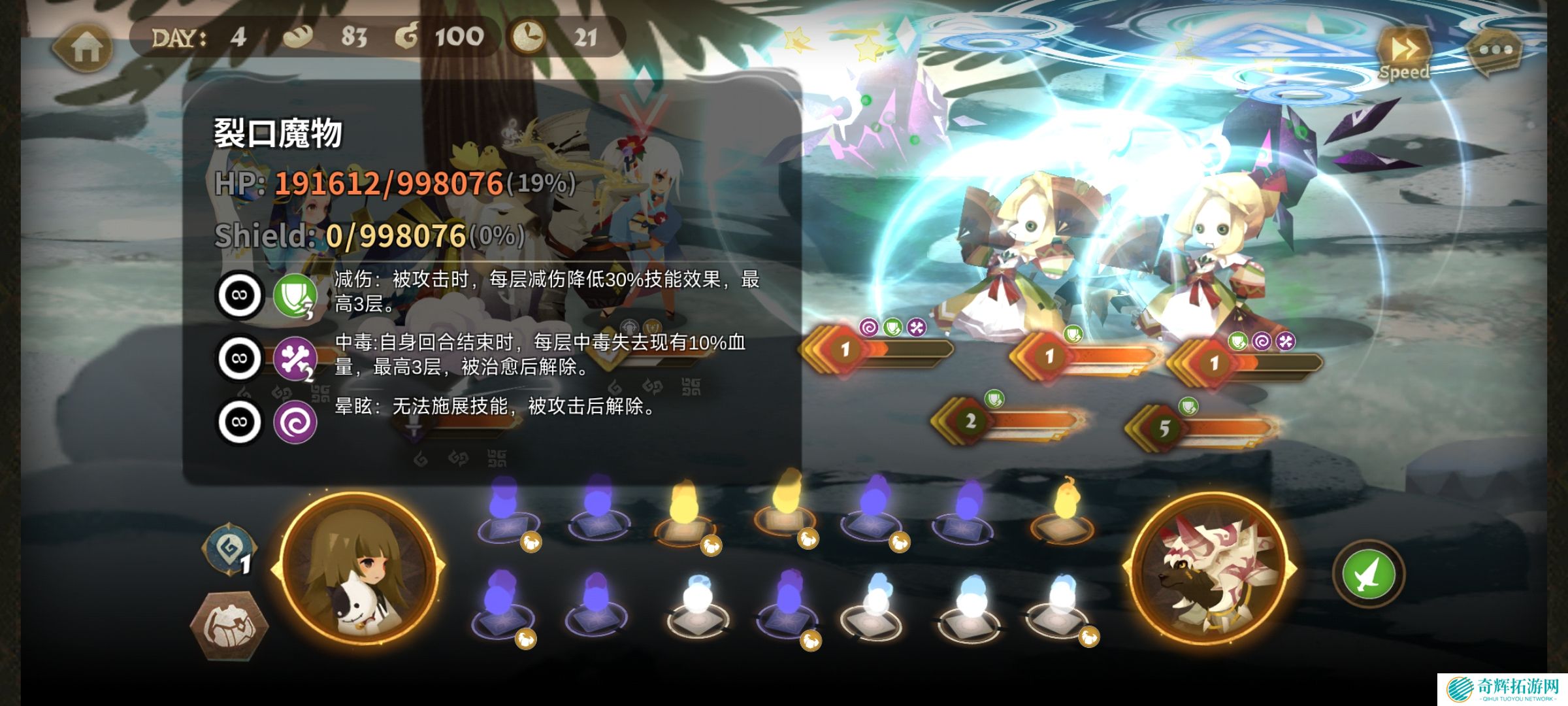Screen dimensions: 1568x706
Task: Activate the blue advisor skill badge
Action: click(x=228, y=550)
